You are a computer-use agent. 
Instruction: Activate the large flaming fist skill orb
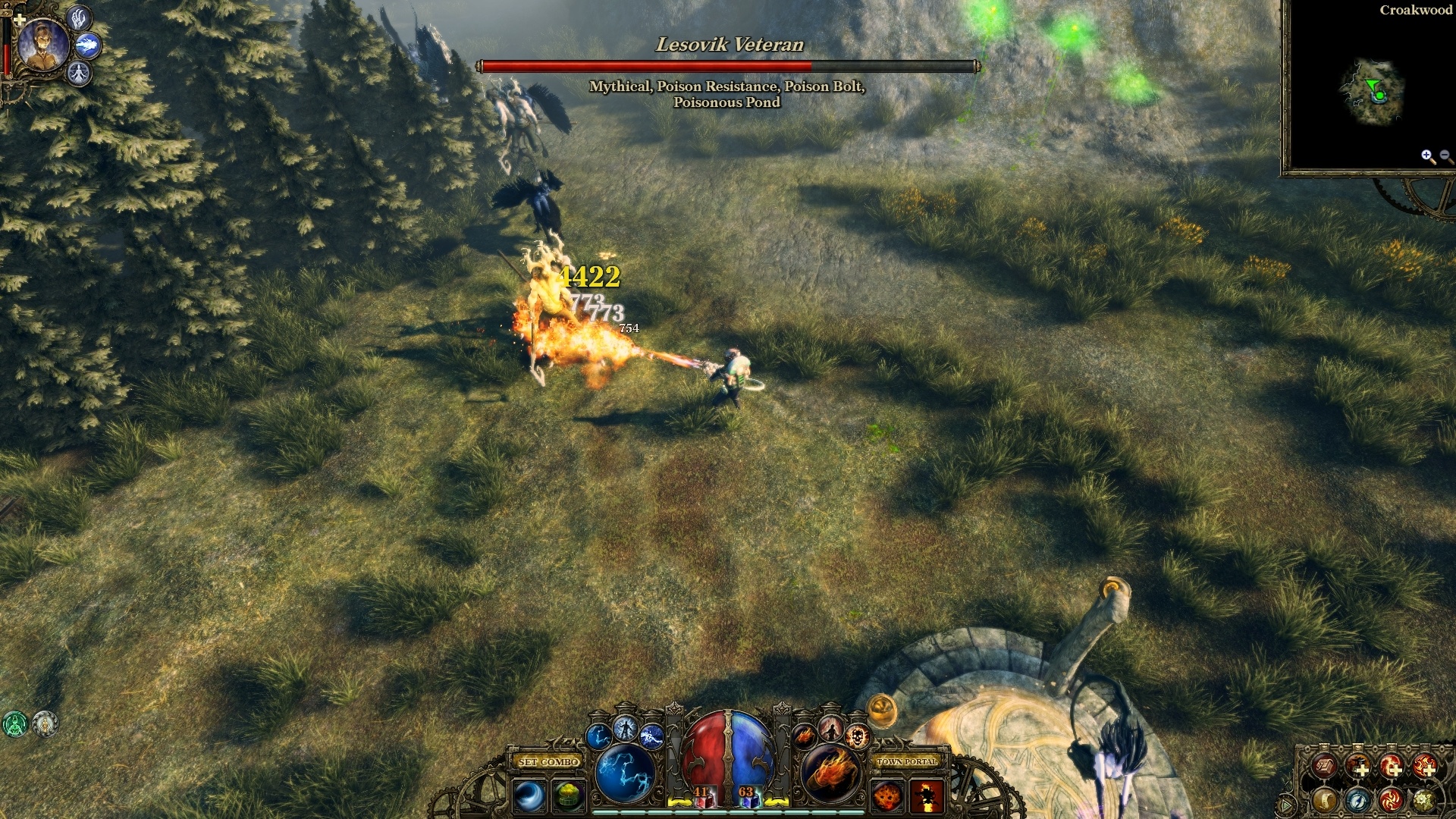pyautogui.click(x=830, y=773)
